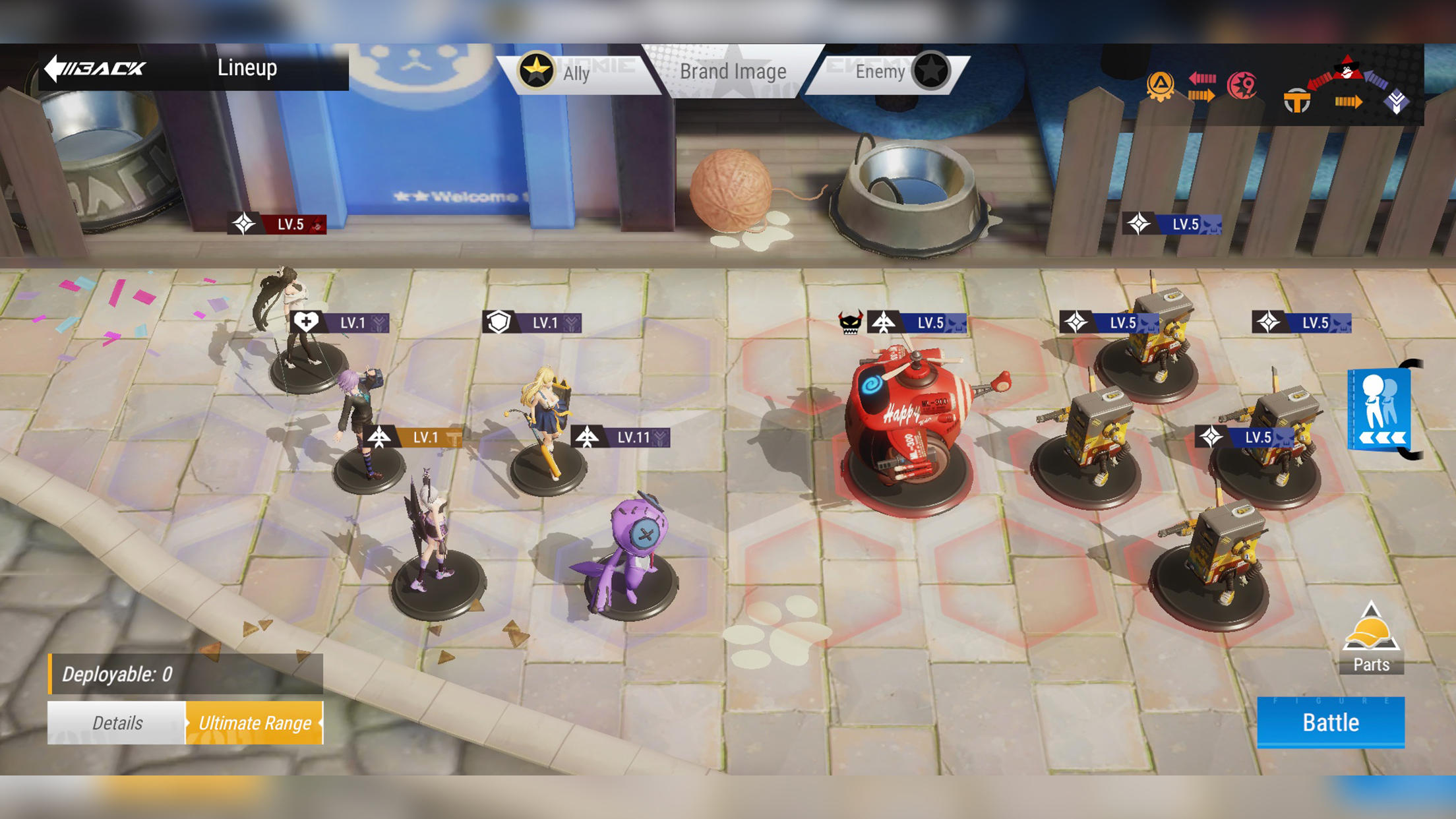Expand the LV.11 unit's detail chevron

(x=659, y=436)
